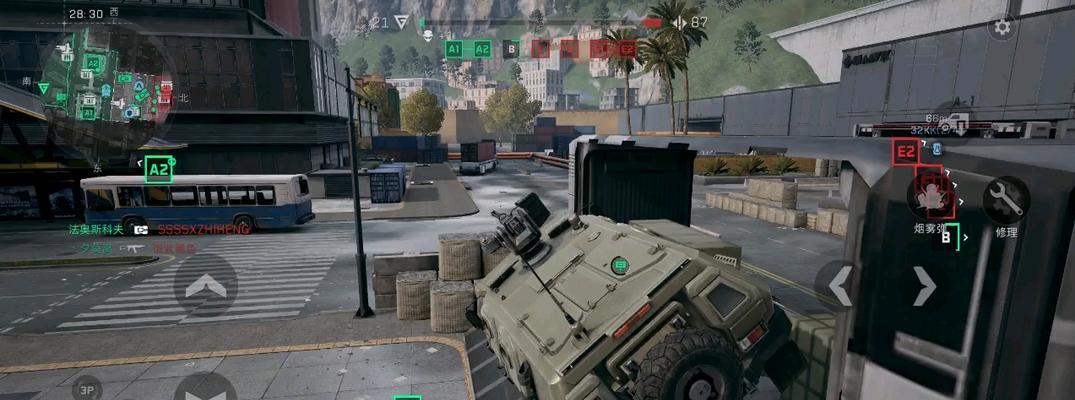Steer right with the right arrow
The width and height of the screenshot is (1075, 400).
pyautogui.click(x=924, y=286)
